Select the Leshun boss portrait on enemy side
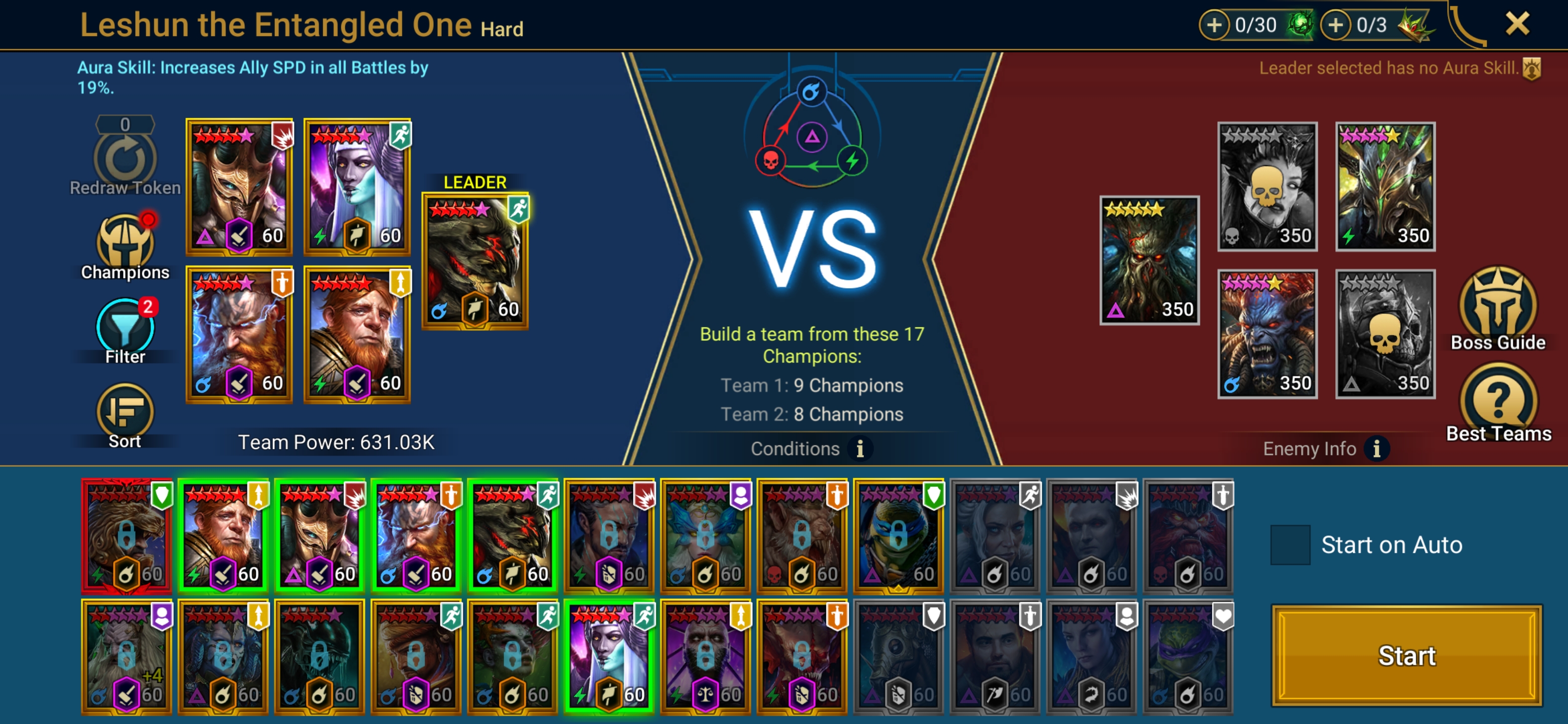The width and height of the screenshot is (1568, 724). pos(1148,260)
